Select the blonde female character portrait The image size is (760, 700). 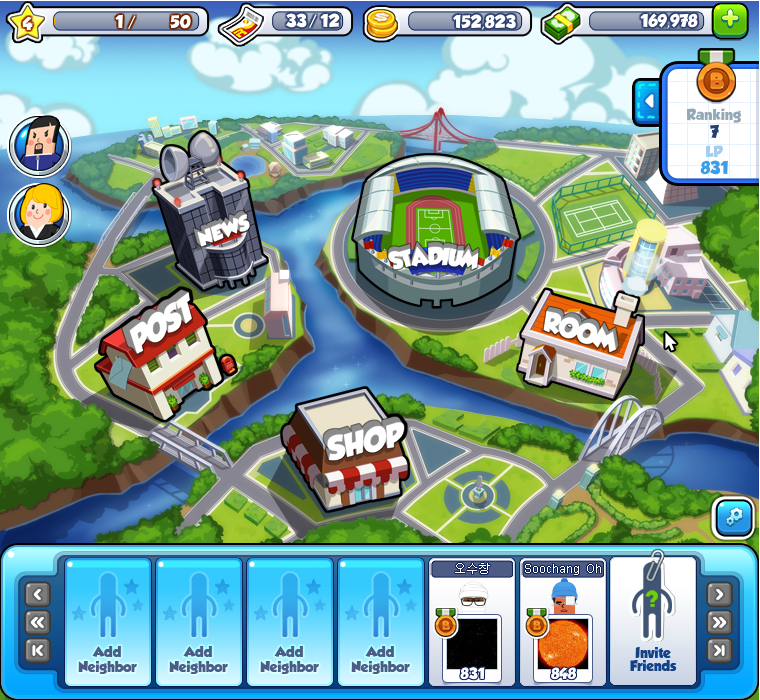tap(39, 214)
